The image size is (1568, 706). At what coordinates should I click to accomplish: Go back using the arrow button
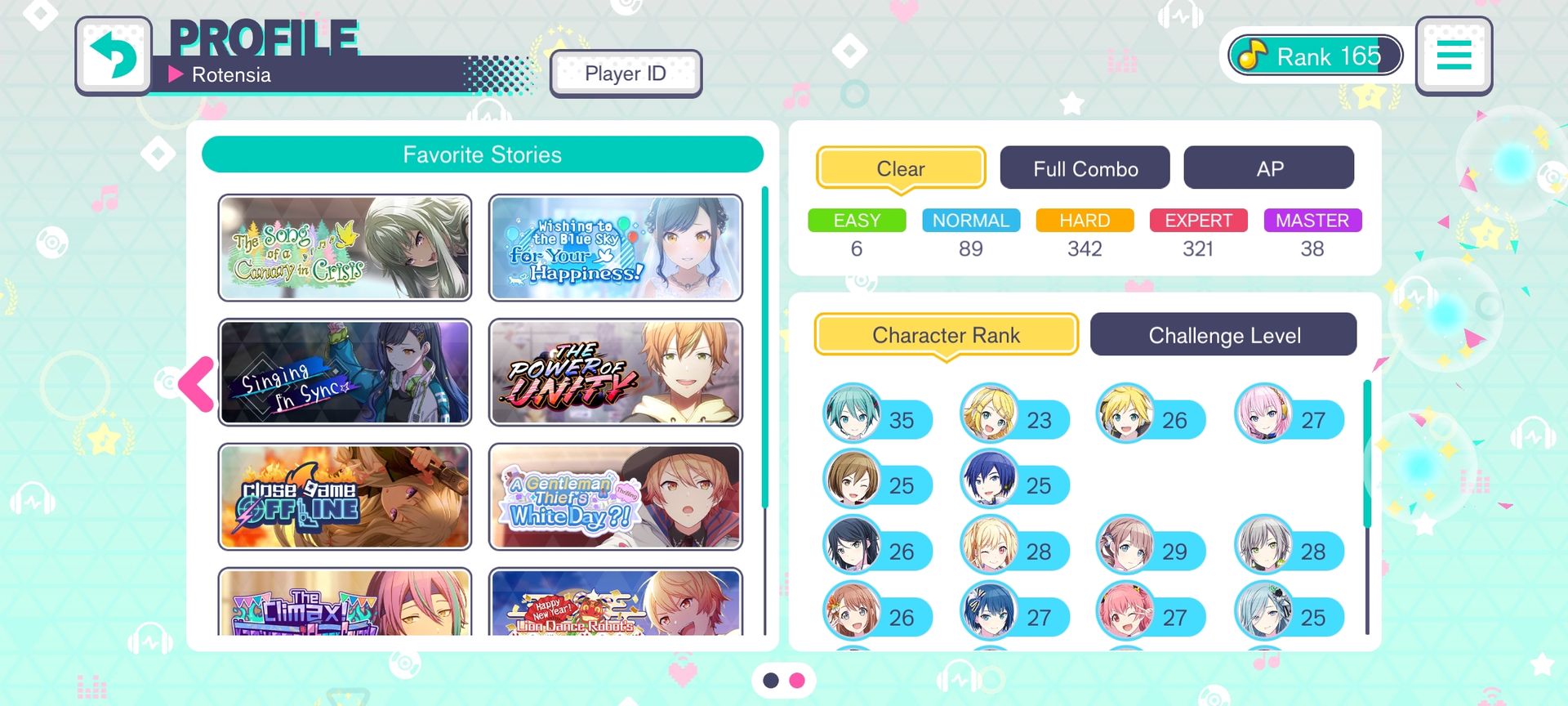click(114, 56)
